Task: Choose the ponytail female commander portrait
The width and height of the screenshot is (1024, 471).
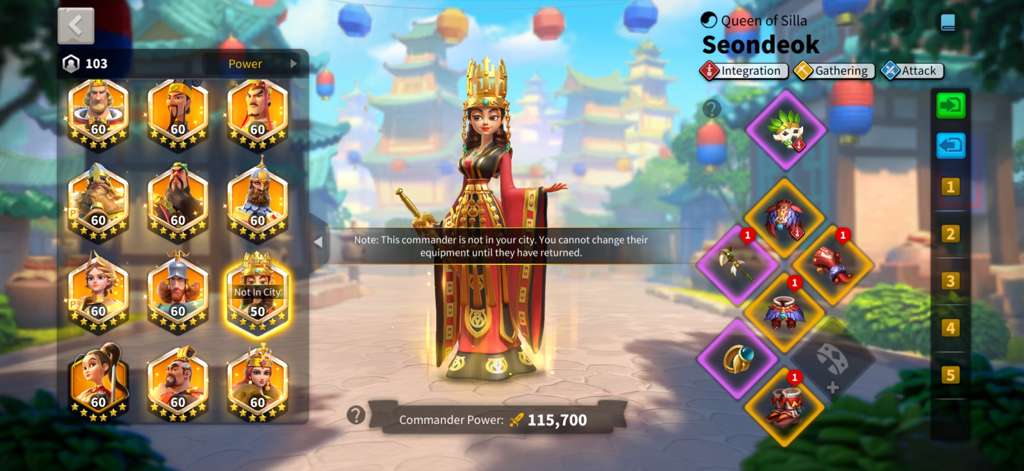Action: 98,381
